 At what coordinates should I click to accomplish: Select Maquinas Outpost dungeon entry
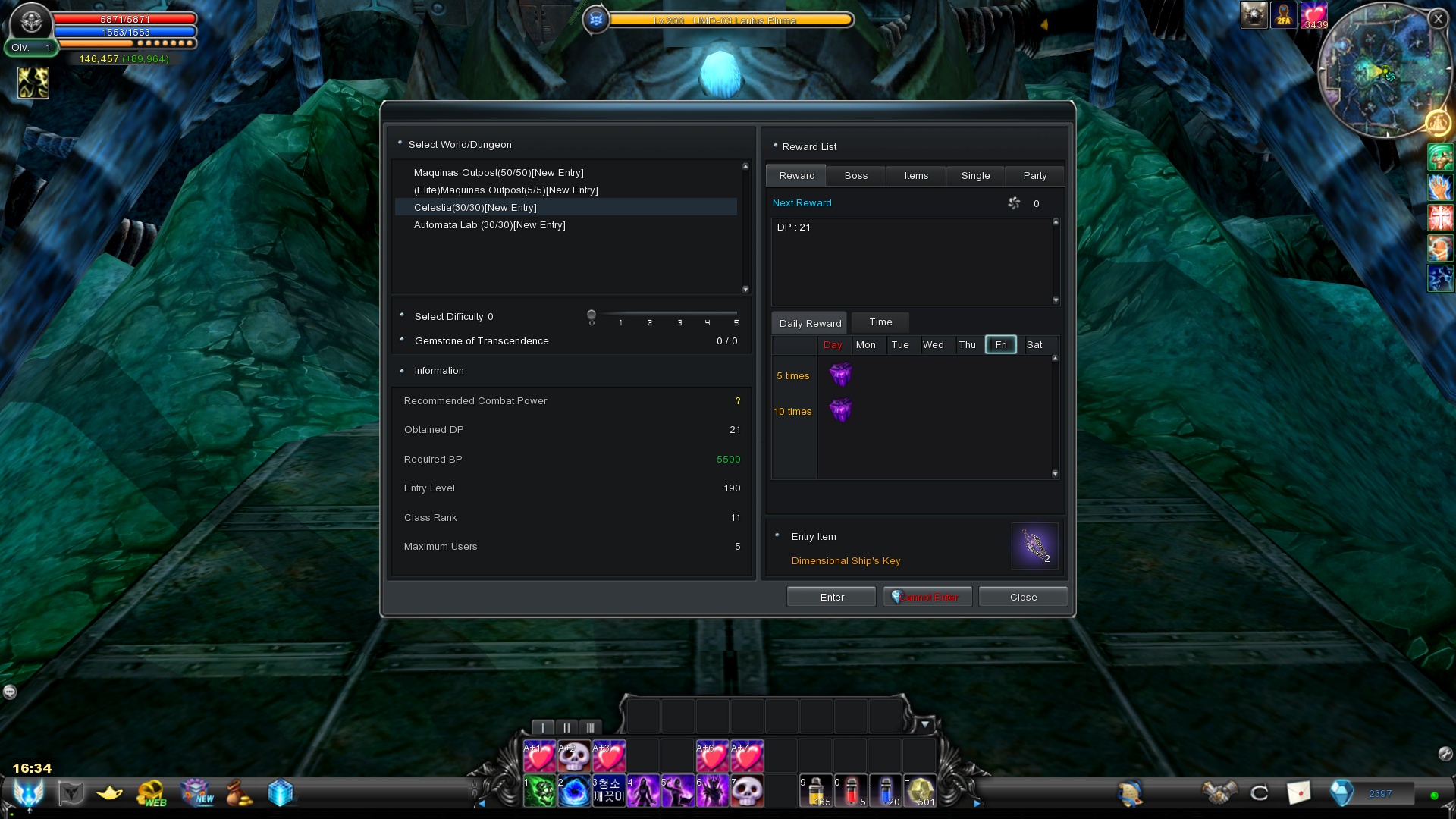[498, 173]
